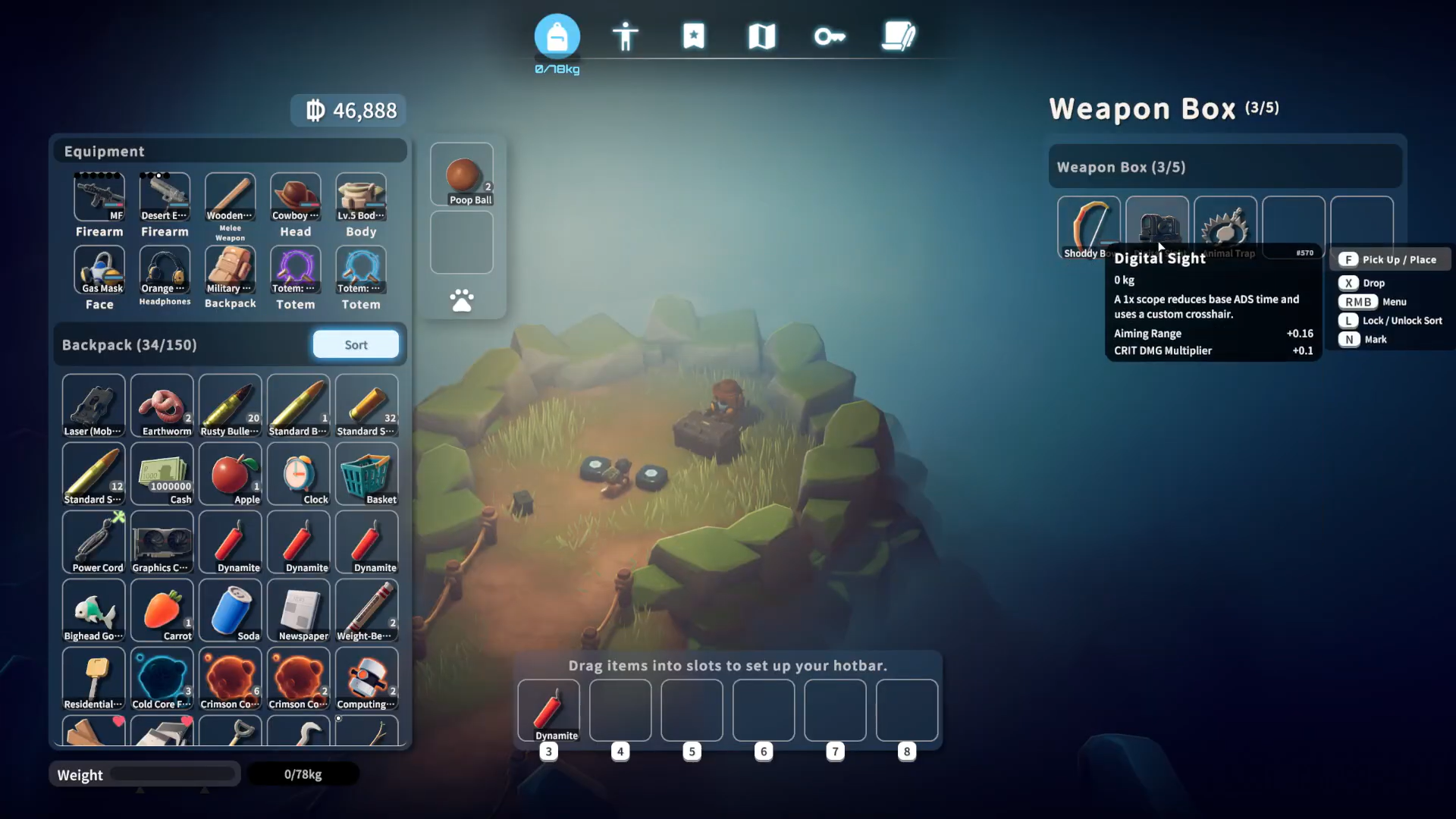Select the Poop Ball slot
The image size is (1456, 819).
tap(462, 175)
